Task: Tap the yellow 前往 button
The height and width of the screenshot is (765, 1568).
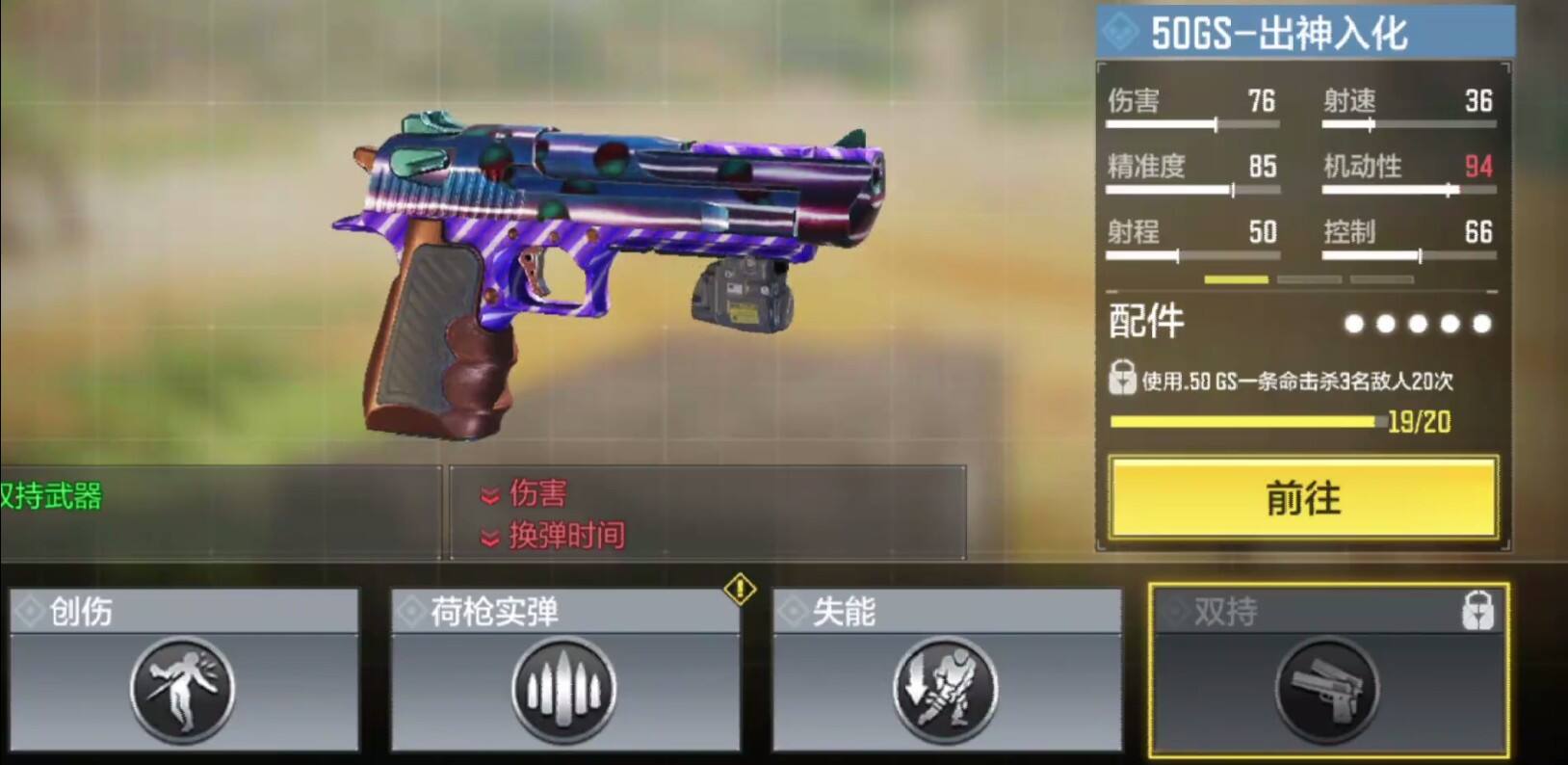Action: (1303, 498)
